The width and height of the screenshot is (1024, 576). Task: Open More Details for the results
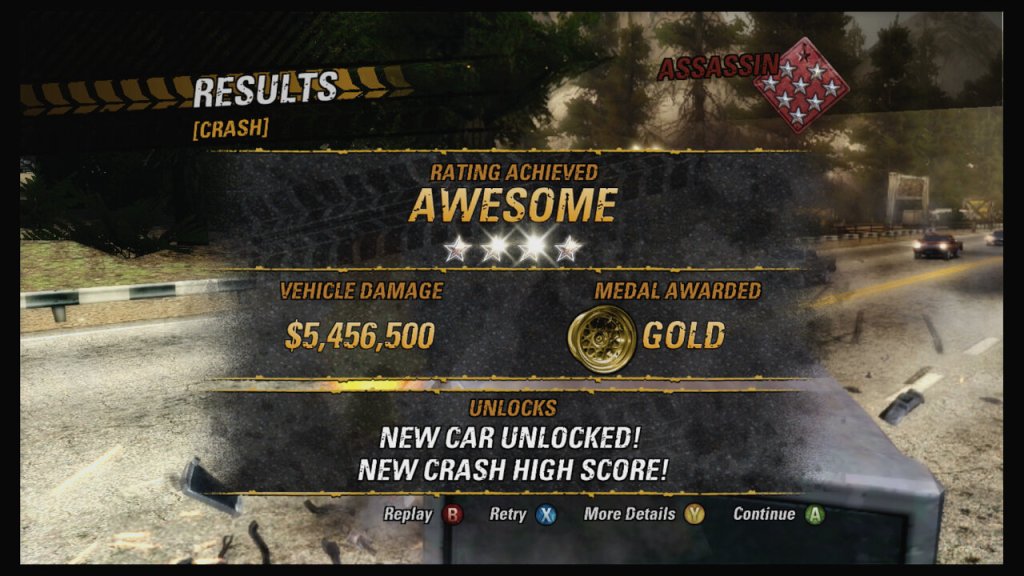[x=644, y=515]
